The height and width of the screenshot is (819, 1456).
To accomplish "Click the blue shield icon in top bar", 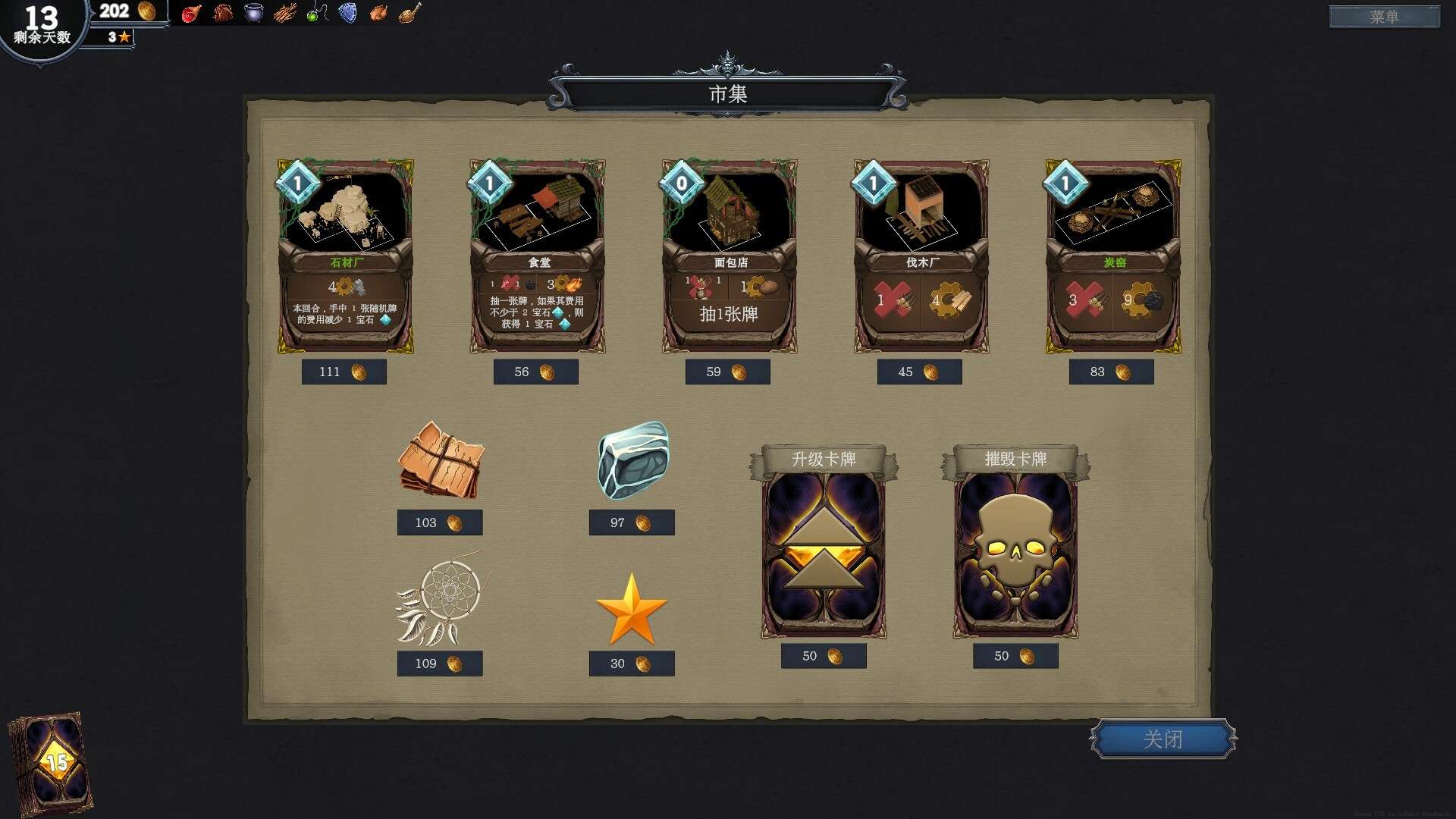I will (x=348, y=13).
